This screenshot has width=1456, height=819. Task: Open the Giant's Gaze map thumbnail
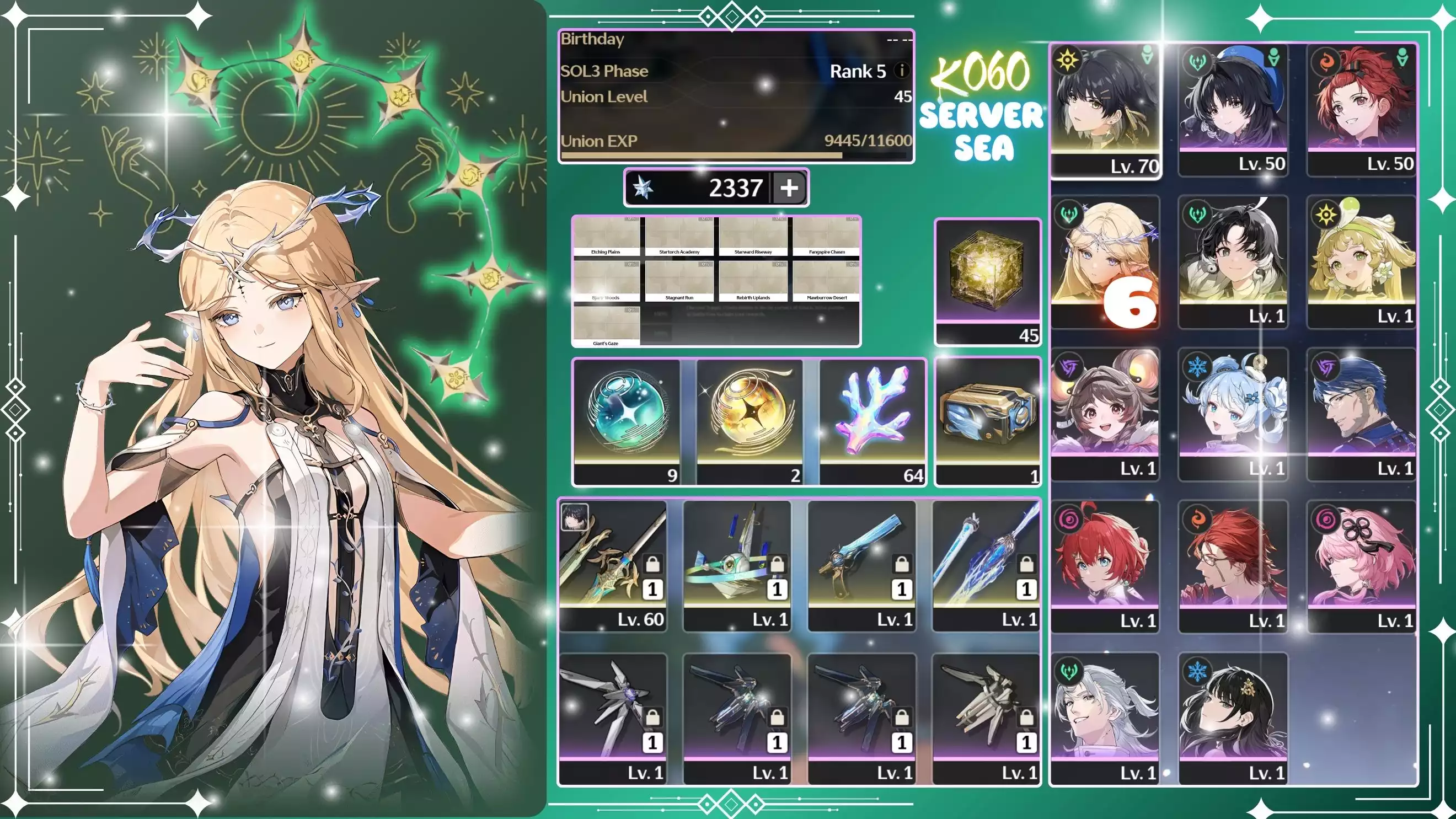click(x=606, y=326)
